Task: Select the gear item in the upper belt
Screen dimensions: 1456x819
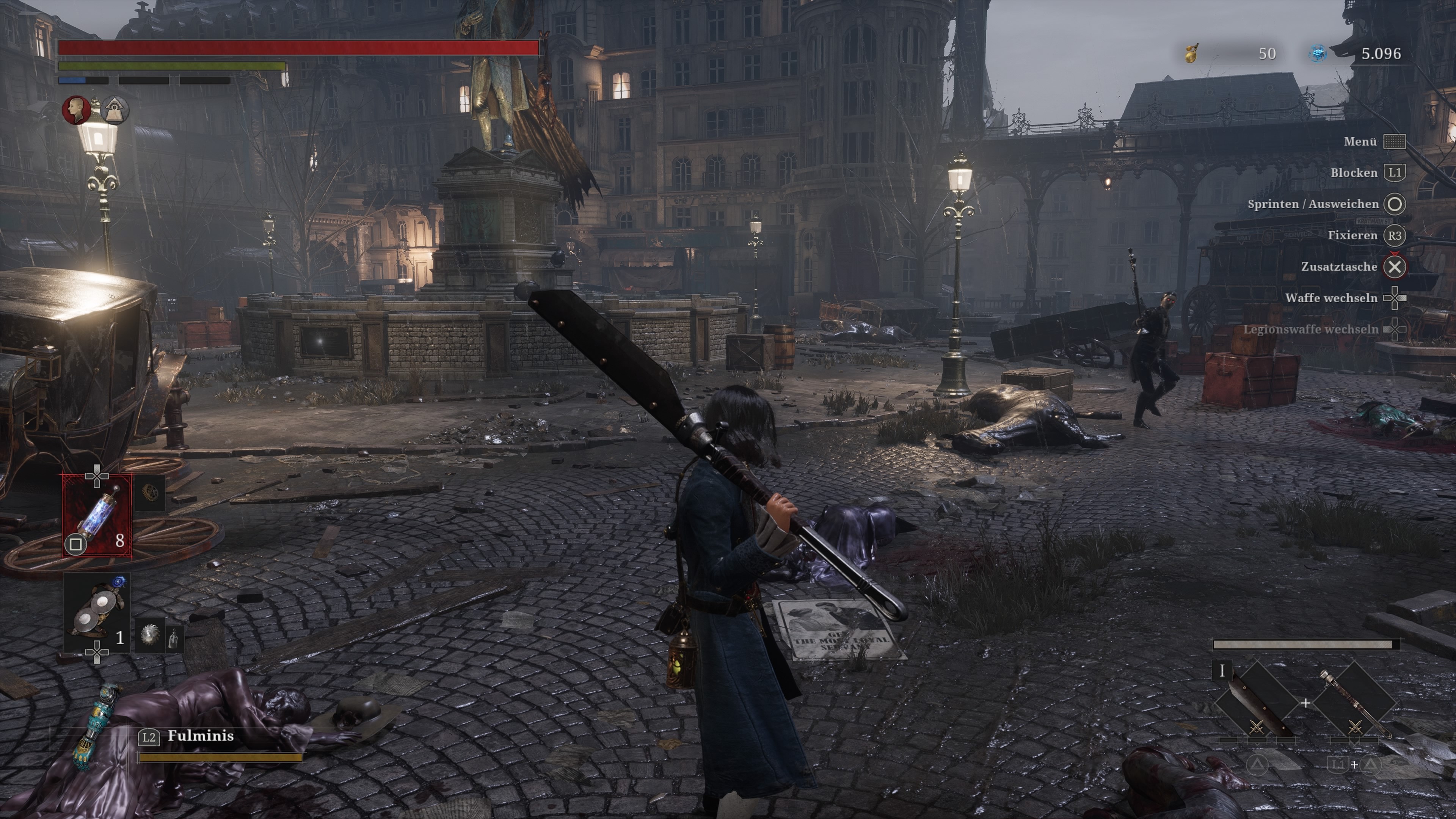Action: click(x=151, y=493)
